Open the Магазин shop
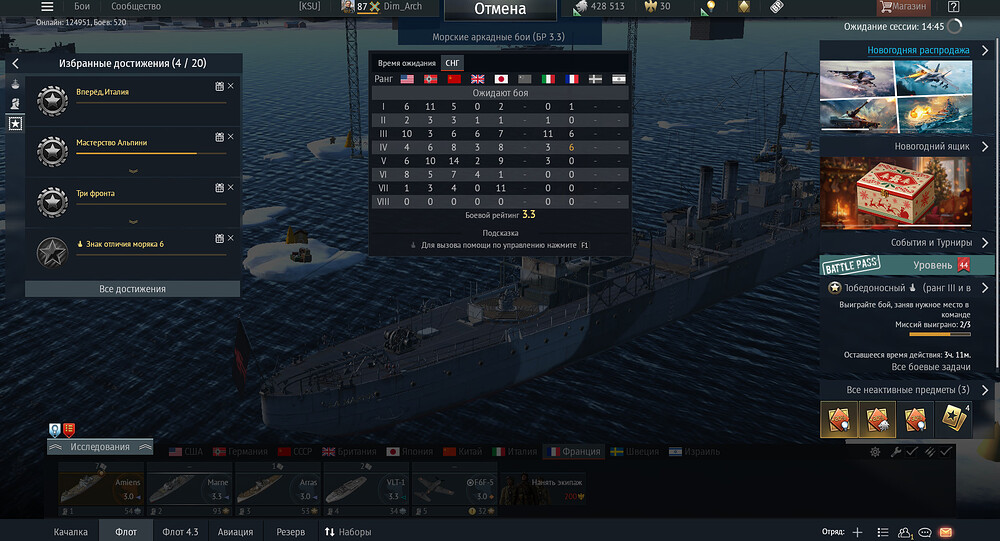Screen dimensions: 1000x541 click(903, 7)
